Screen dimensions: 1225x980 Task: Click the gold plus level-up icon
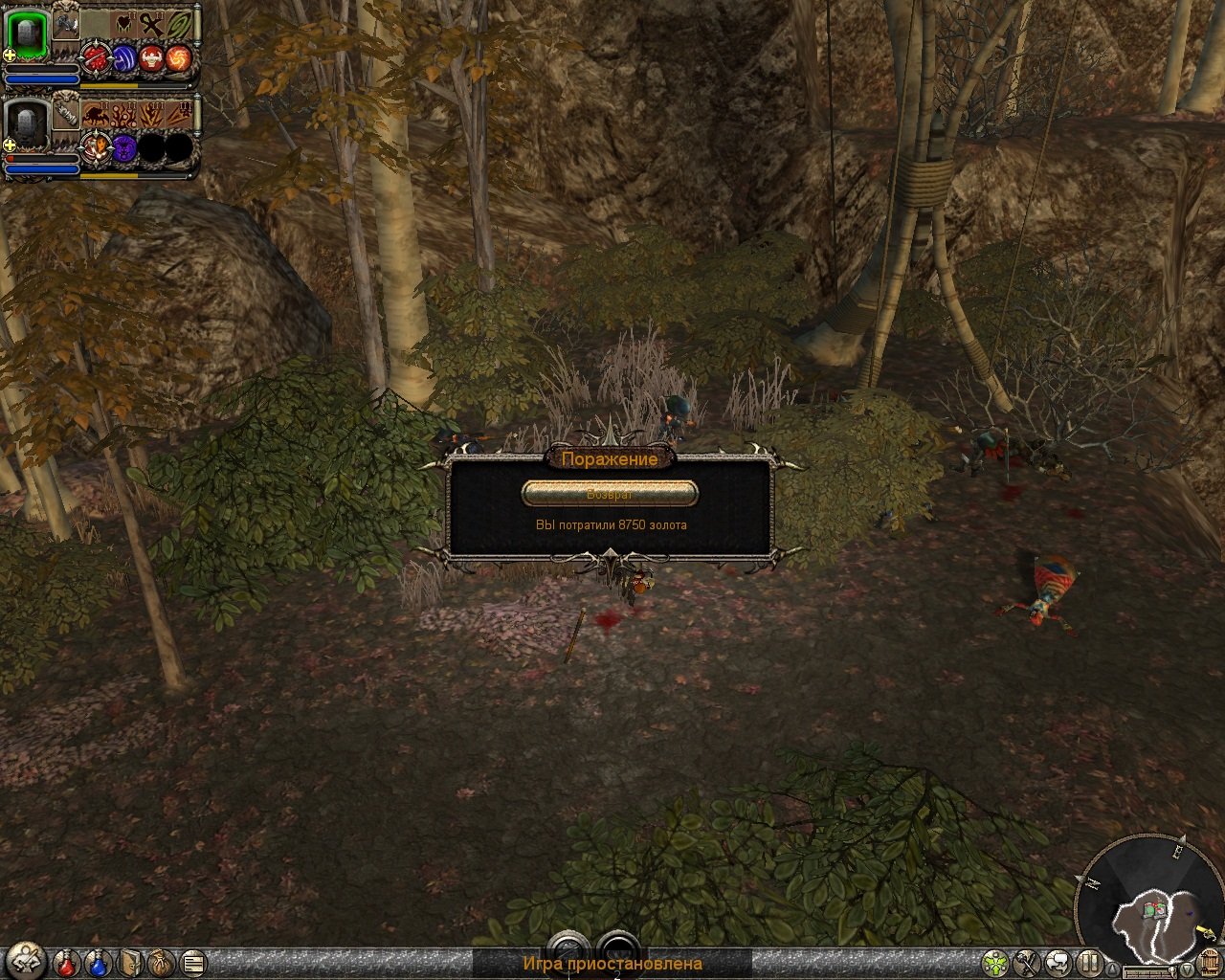9,55
